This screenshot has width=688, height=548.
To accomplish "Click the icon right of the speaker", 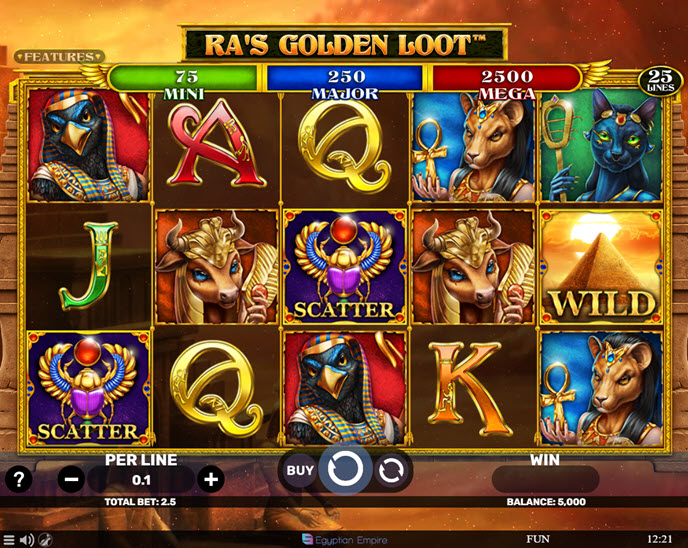I will [x=45, y=540].
